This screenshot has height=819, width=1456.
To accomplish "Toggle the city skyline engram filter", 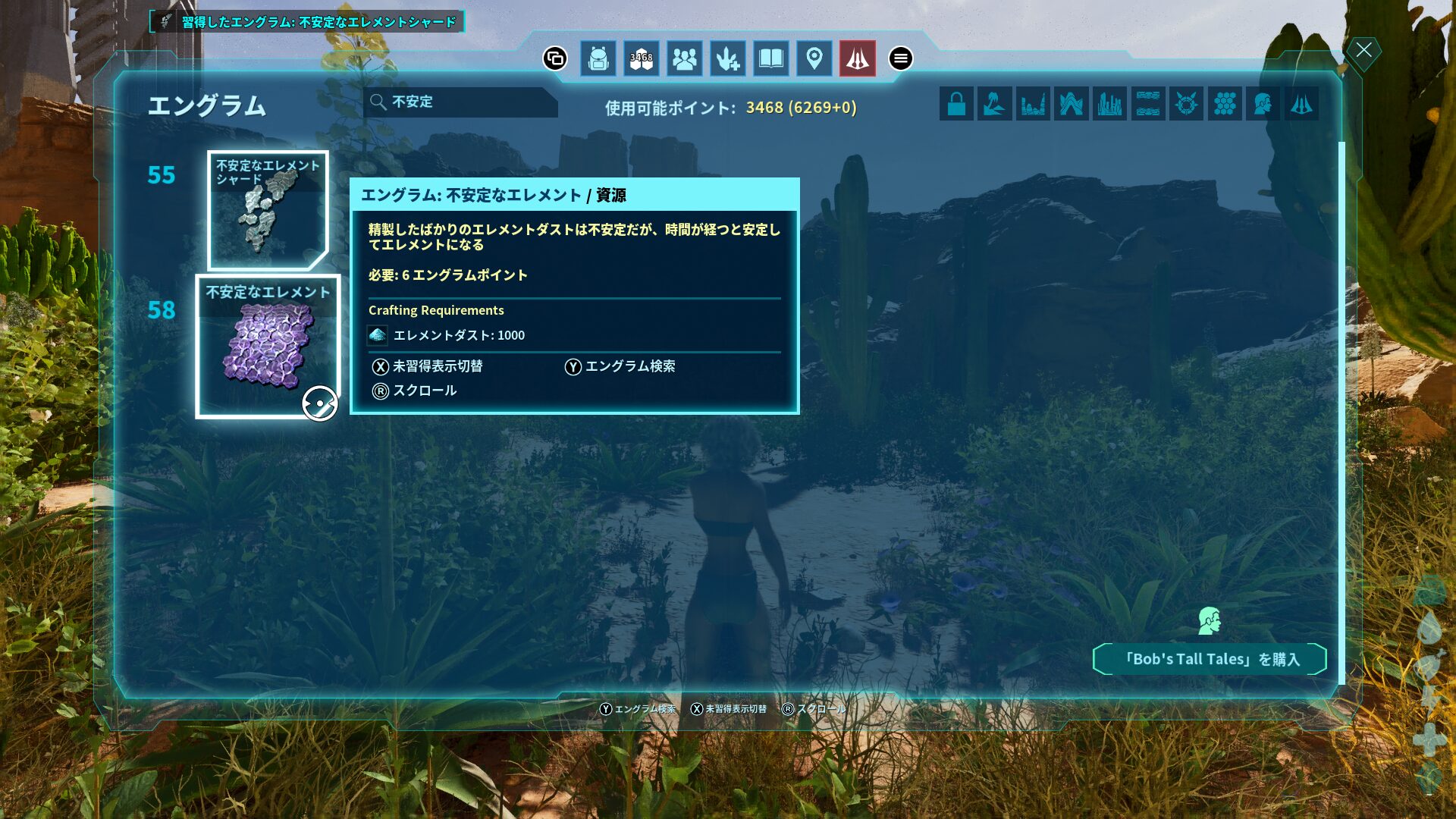I will (x=1109, y=104).
